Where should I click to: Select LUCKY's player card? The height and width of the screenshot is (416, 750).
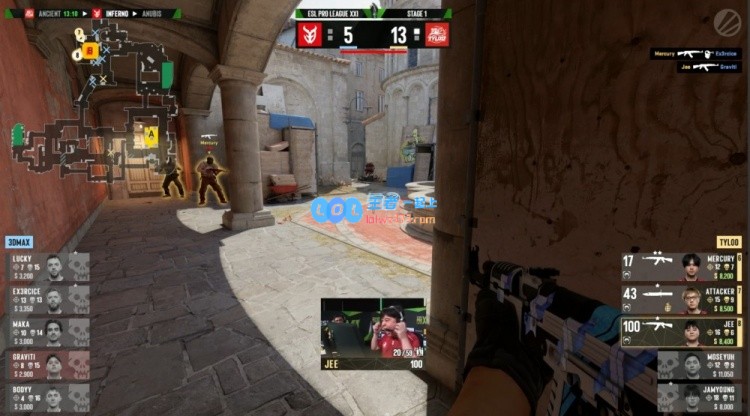(47, 267)
